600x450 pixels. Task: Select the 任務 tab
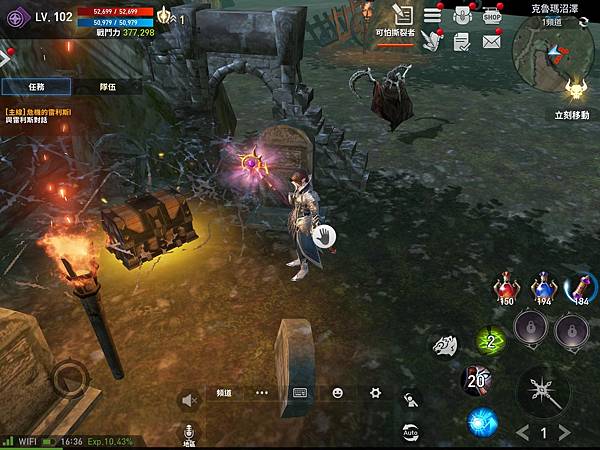[x=36, y=87]
